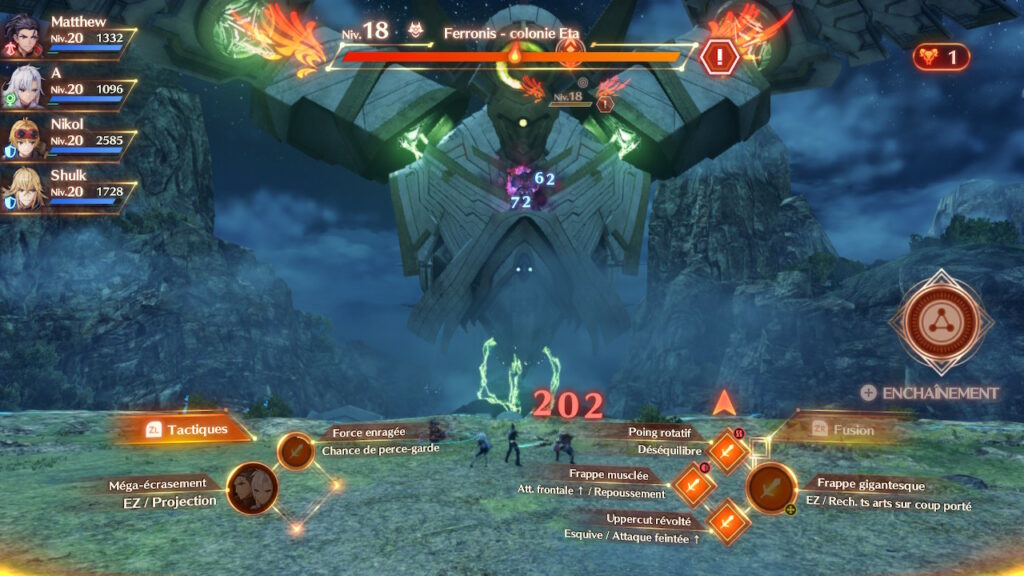Trigger the Méga-écrasement duo portrait art
This screenshot has height=576, width=1024.
click(252, 488)
